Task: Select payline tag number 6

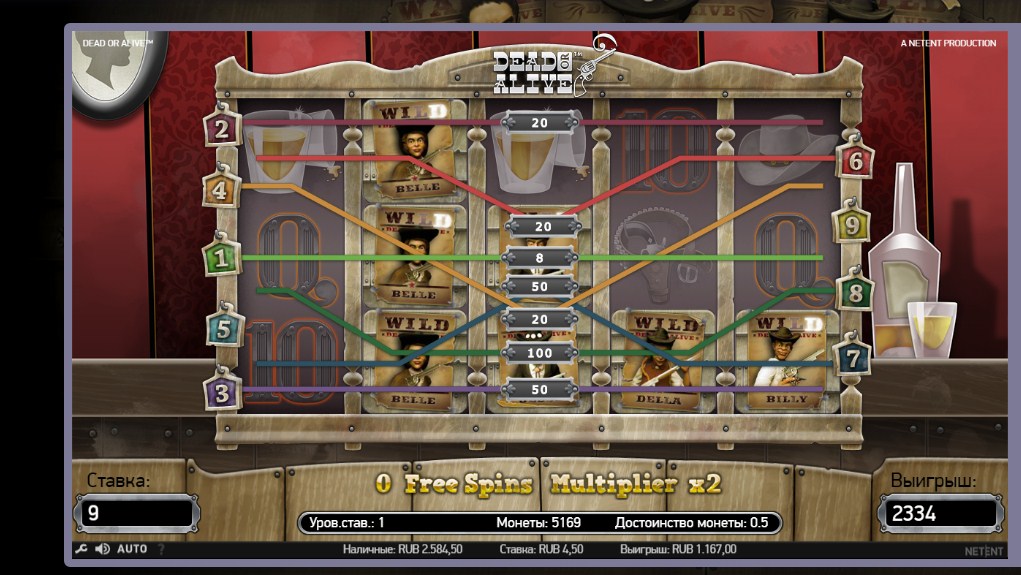Action: click(x=855, y=160)
